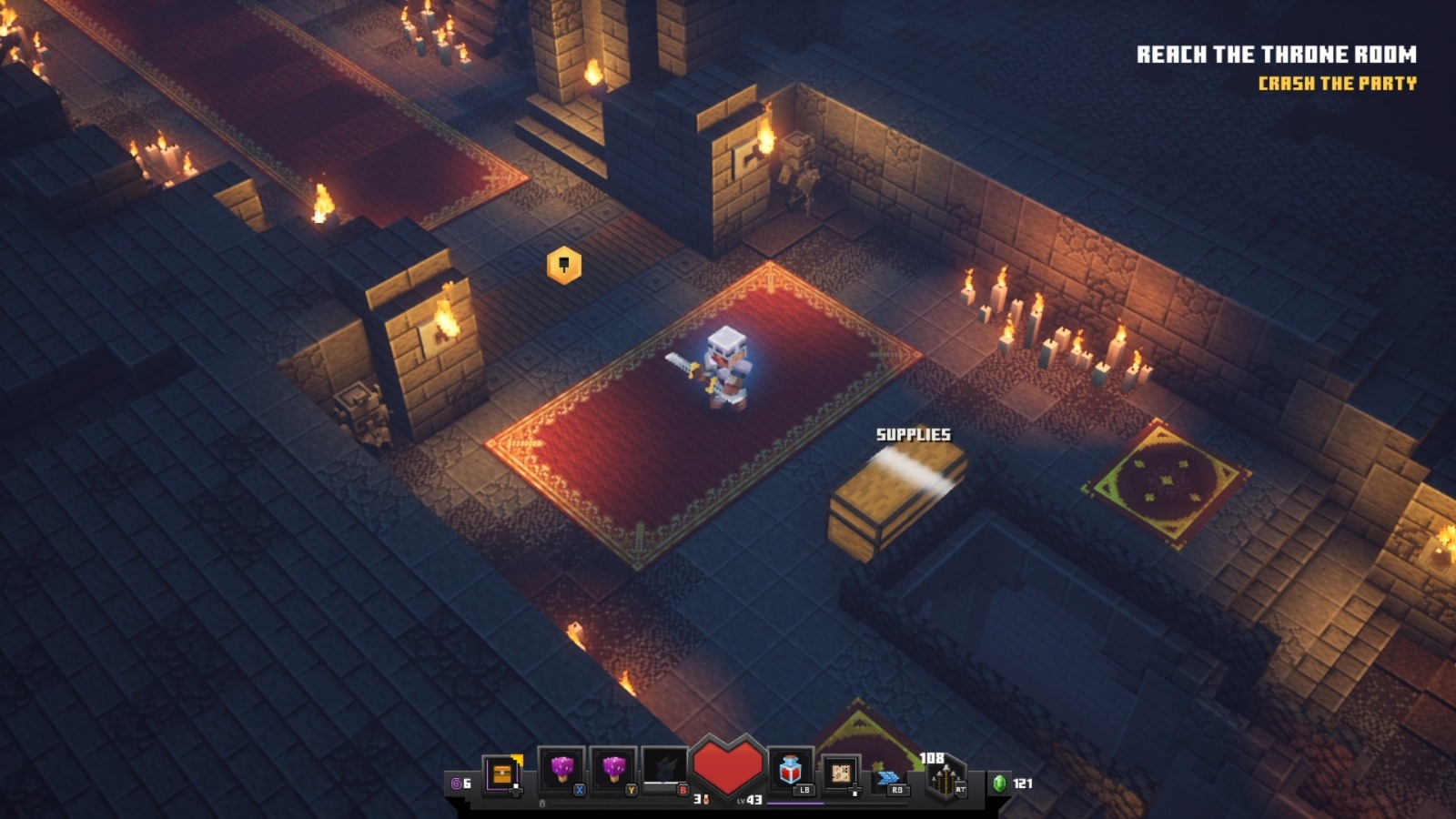1456x819 pixels.
Task: Select the arrow quiver ranged attack
Action: click(945, 779)
